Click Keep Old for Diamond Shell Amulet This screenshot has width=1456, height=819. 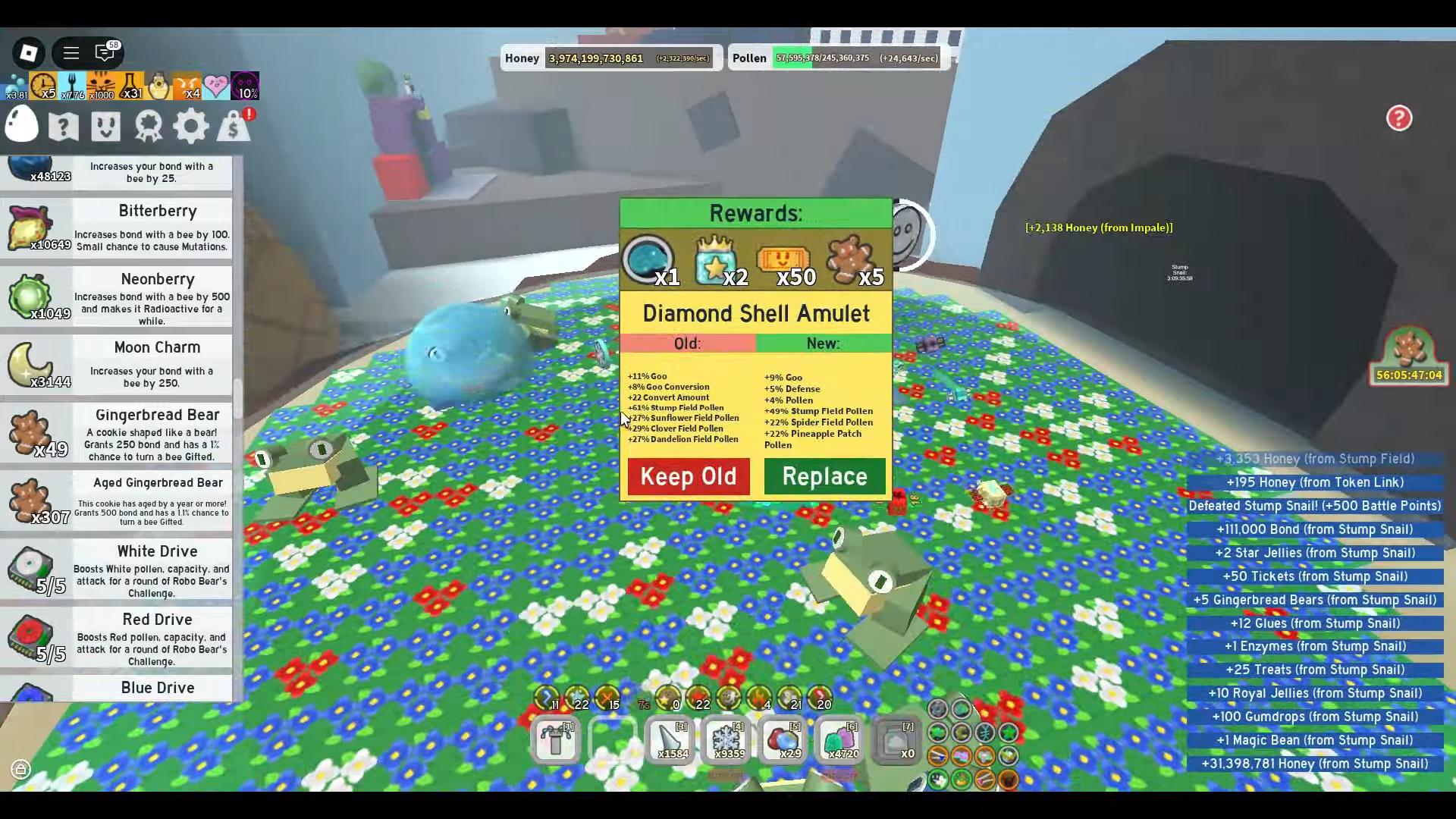coord(688,476)
